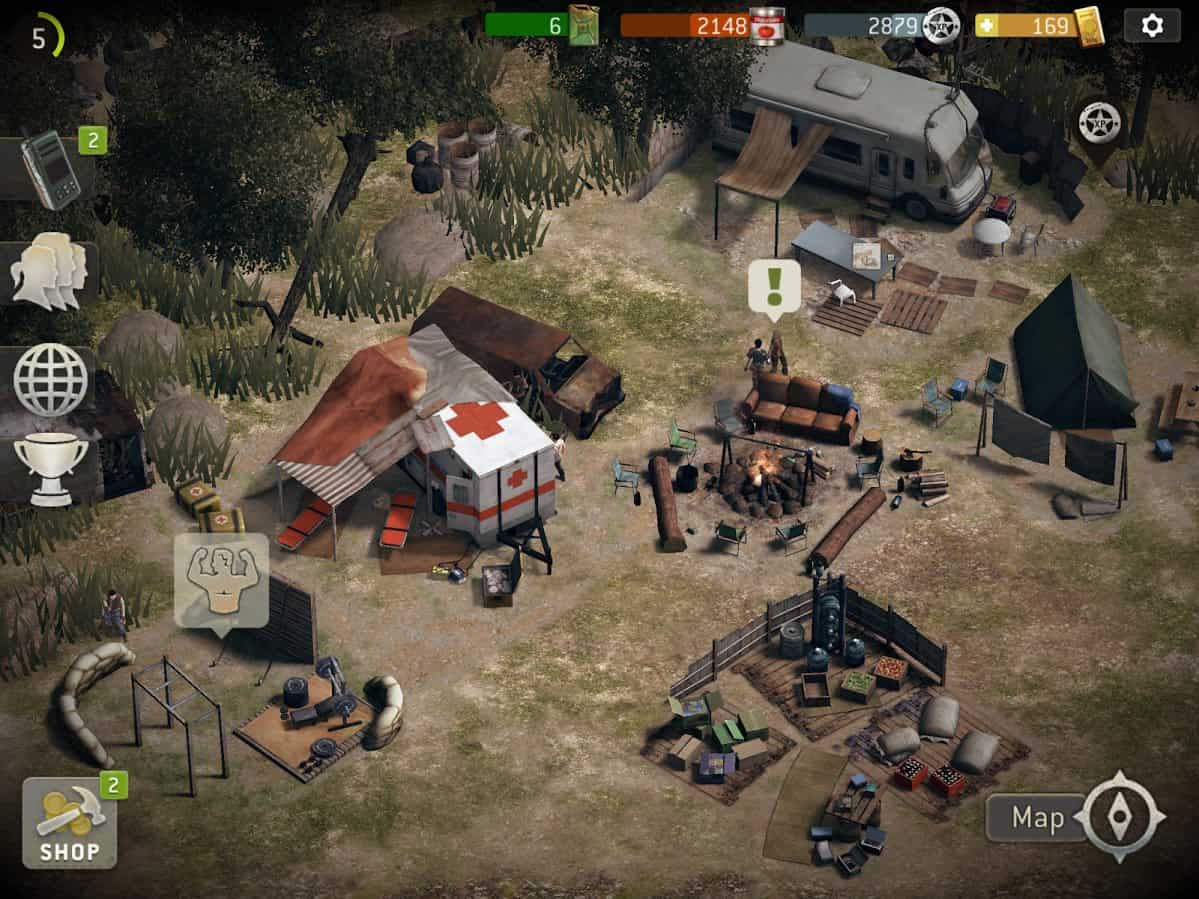
Task: Open the survivors group menu
Action: pos(50,271)
